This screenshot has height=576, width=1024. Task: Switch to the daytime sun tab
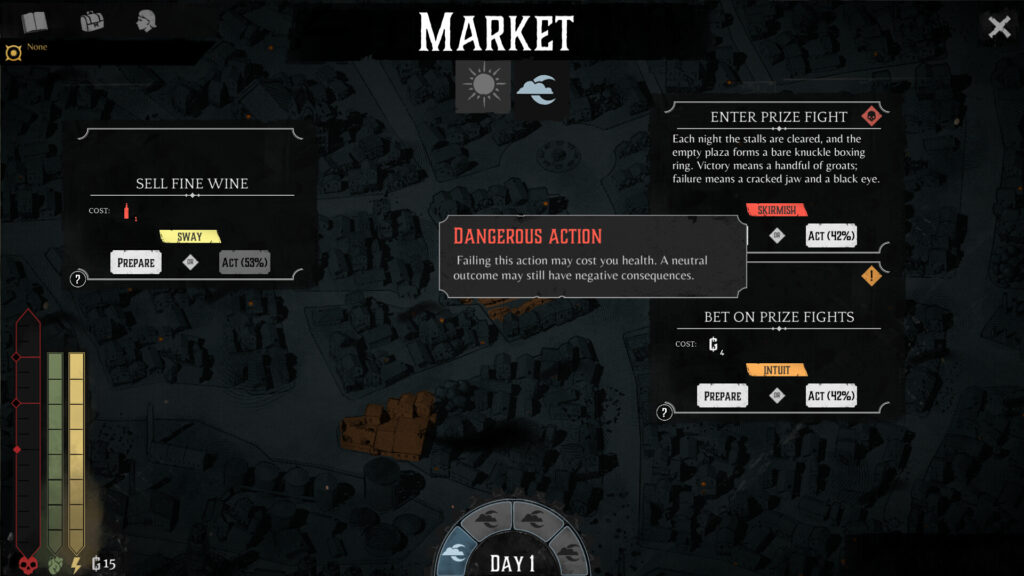tap(483, 86)
